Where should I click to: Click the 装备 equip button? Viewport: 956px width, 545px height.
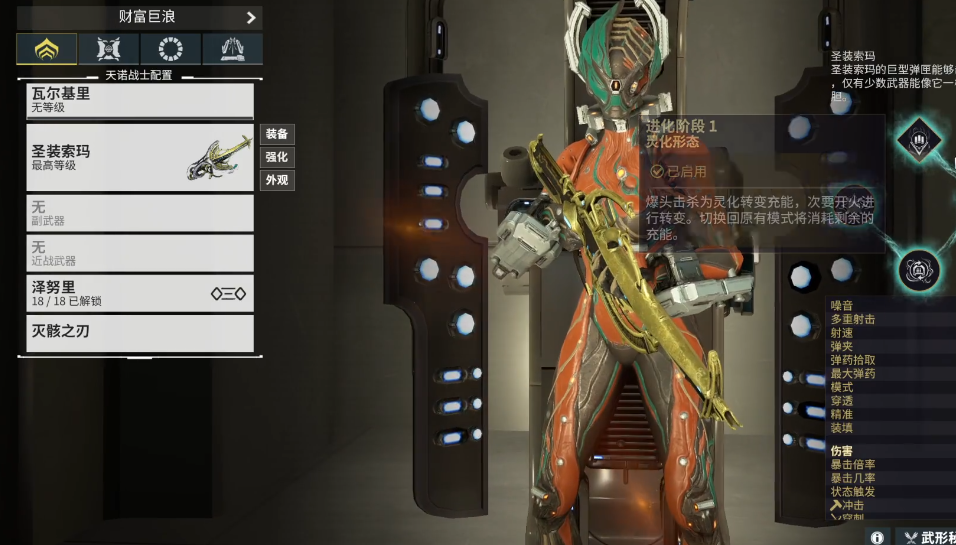coord(277,134)
